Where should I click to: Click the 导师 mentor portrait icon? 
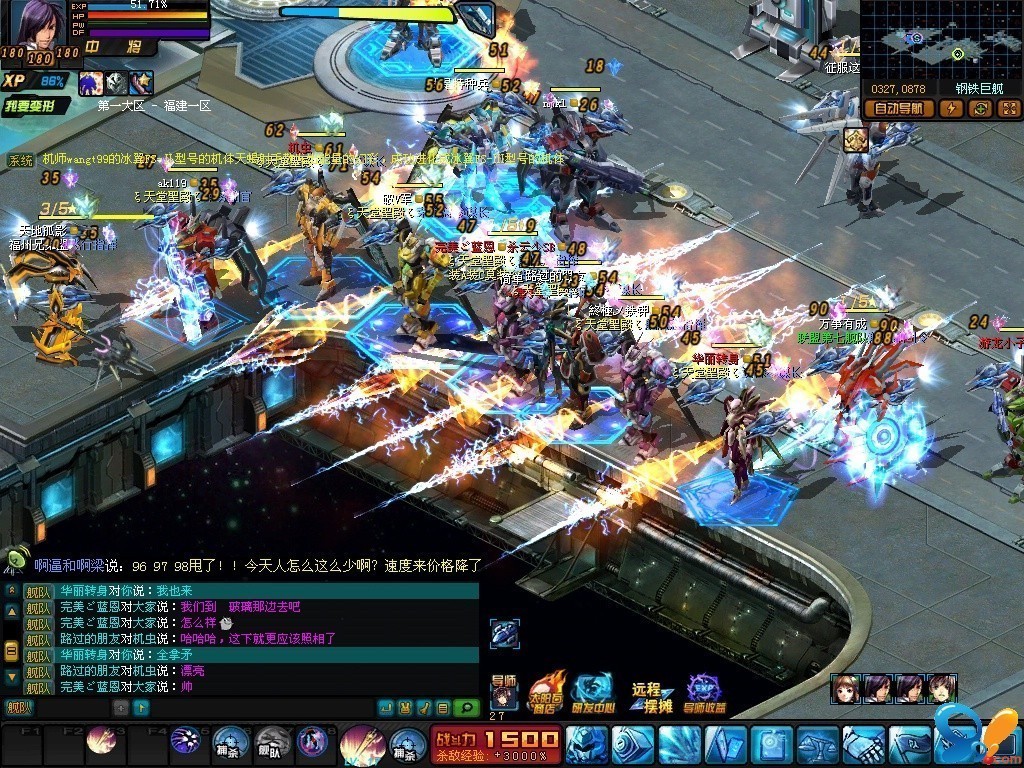[x=503, y=692]
